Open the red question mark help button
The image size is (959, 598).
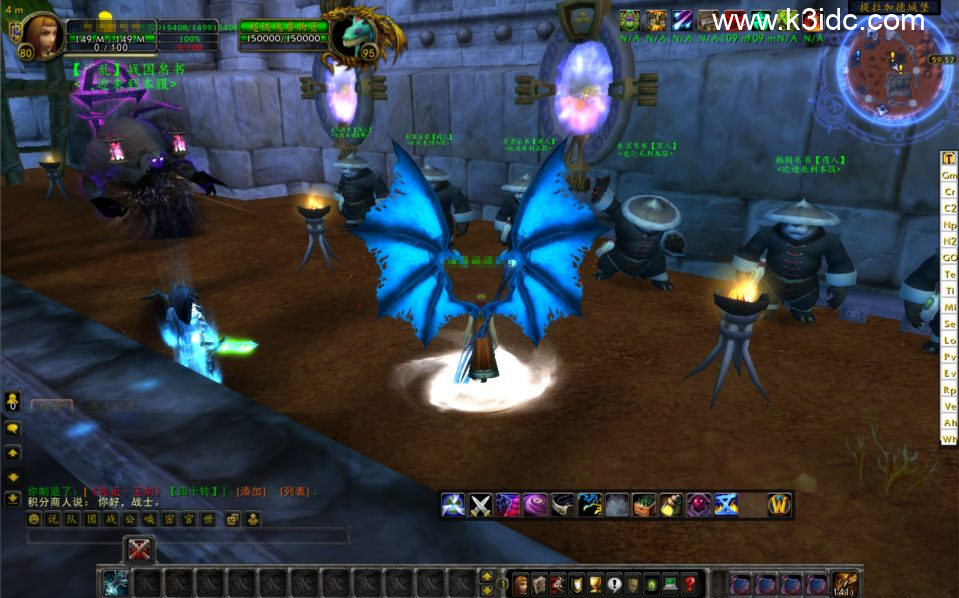tap(690, 584)
